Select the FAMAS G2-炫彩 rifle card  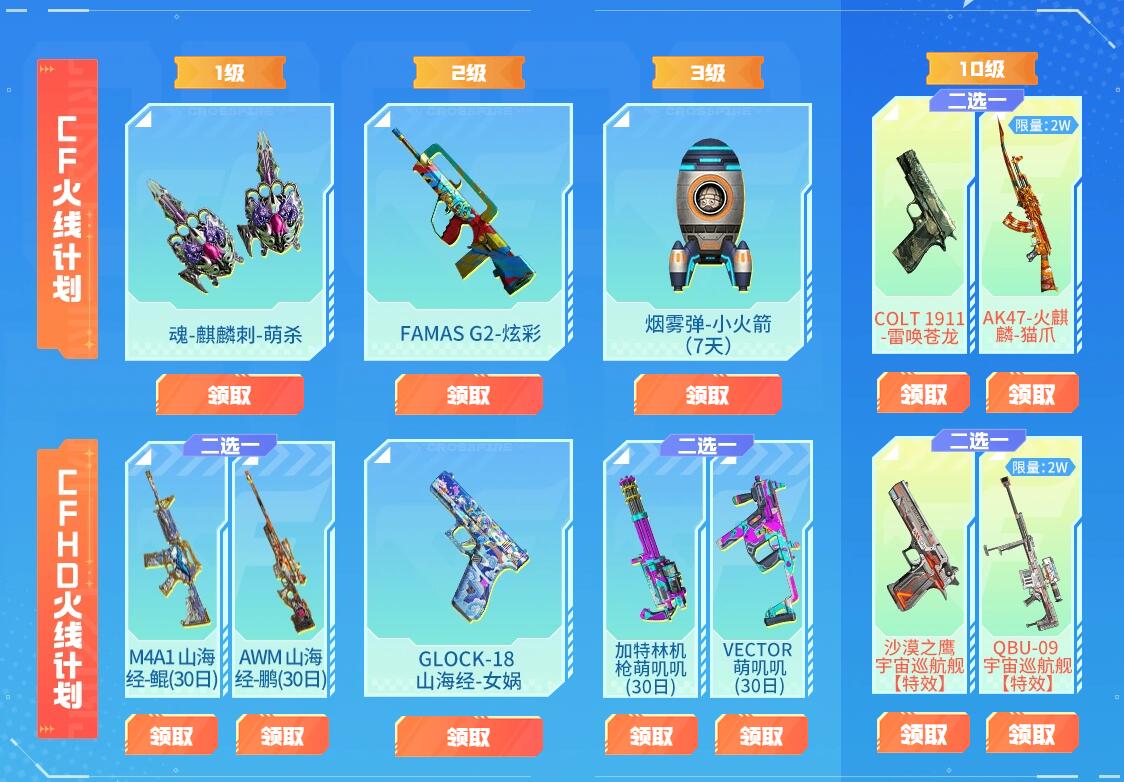coord(469,230)
